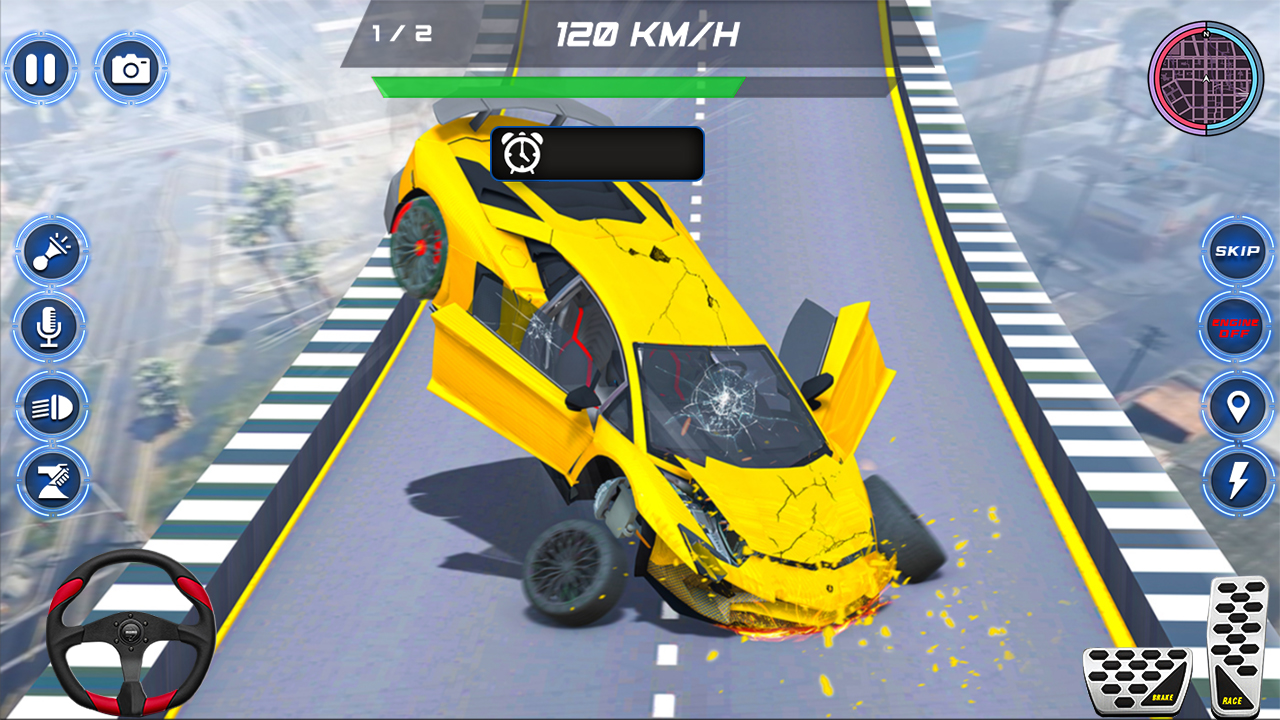Toggle the Engine Off switch
1280x720 pixels.
1235,327
